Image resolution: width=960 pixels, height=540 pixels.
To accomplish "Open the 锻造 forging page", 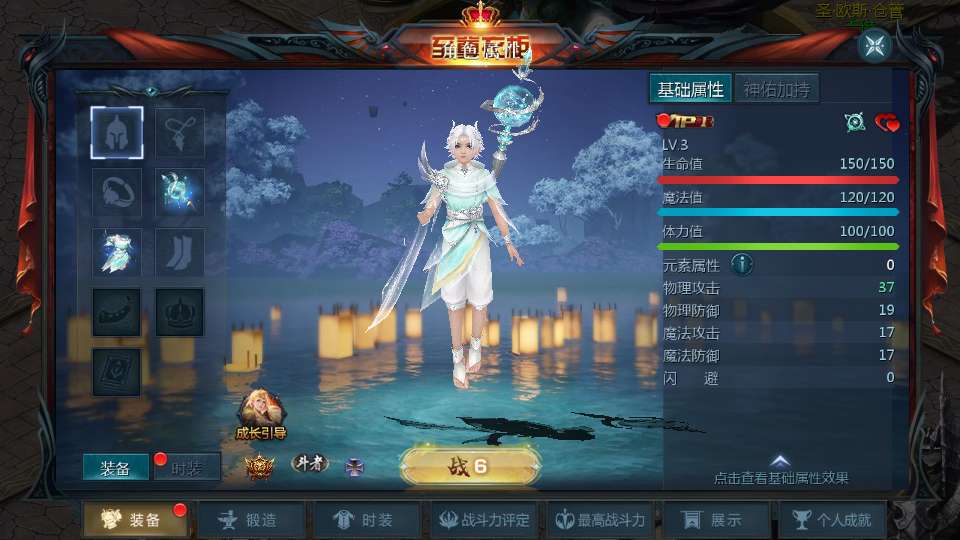I will coord(249,520).
